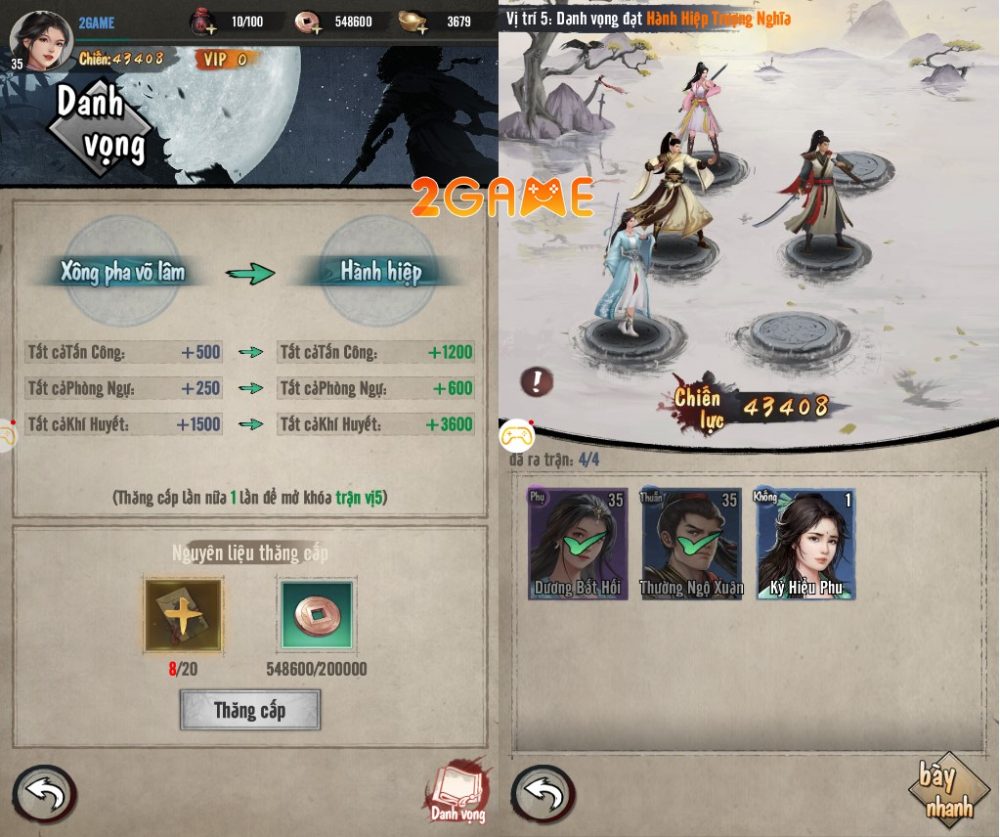Inspect the copper coin upgrade material
Screen dimensions: 1000x837
pyautogui.click(x=317, y=615)
